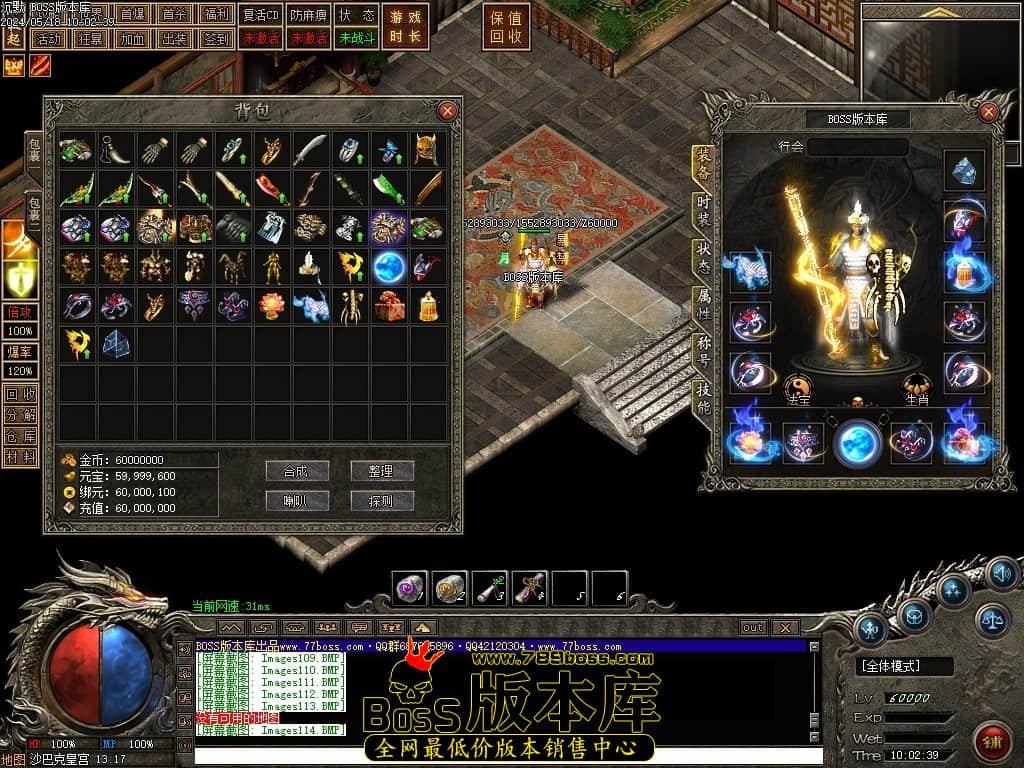Switch to the 属性 attributes tab
Image resolution: width=1024 pixels, height=768 pixels.
click(704, 305)
